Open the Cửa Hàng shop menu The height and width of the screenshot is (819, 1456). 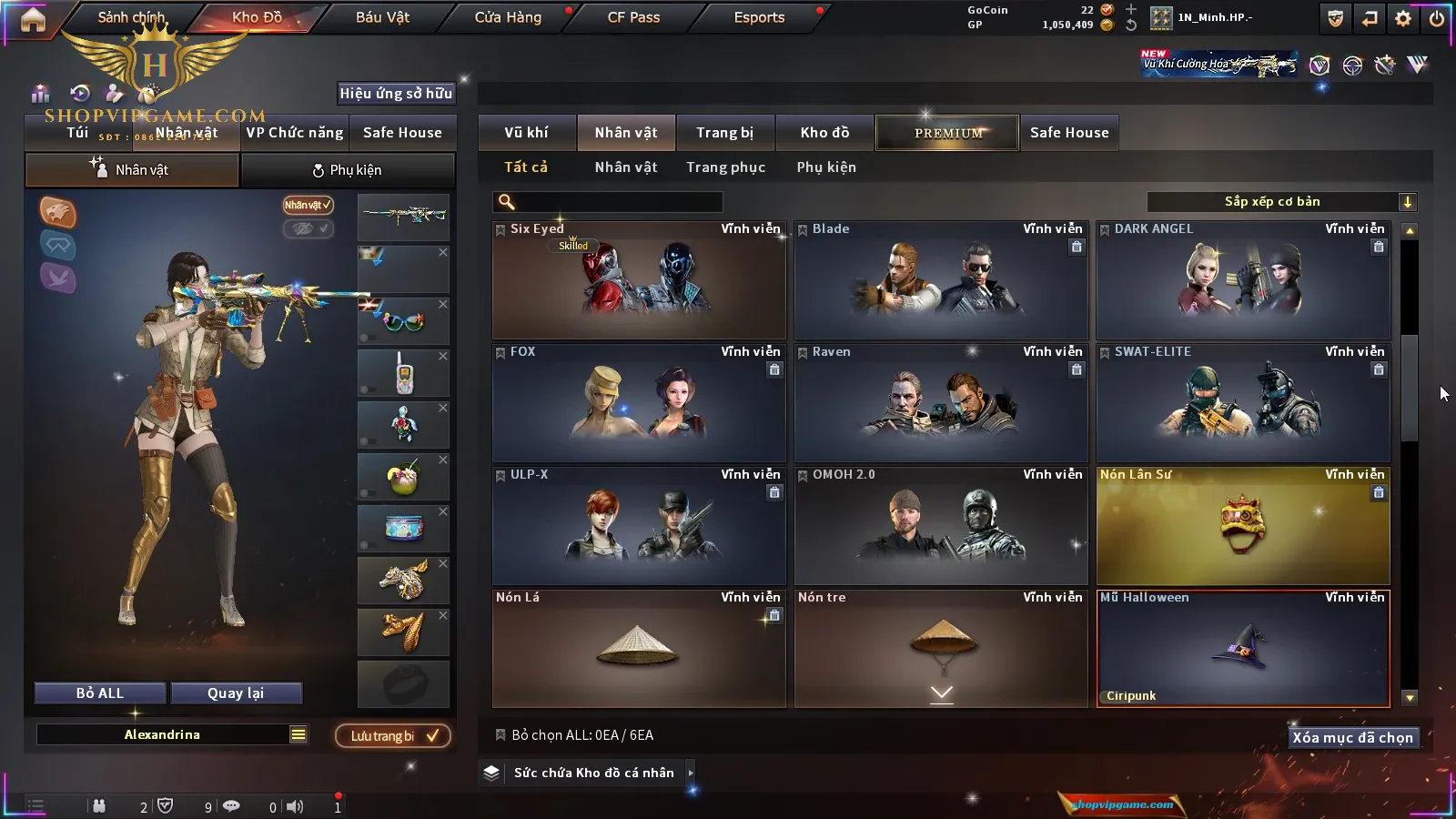[508, 17]
